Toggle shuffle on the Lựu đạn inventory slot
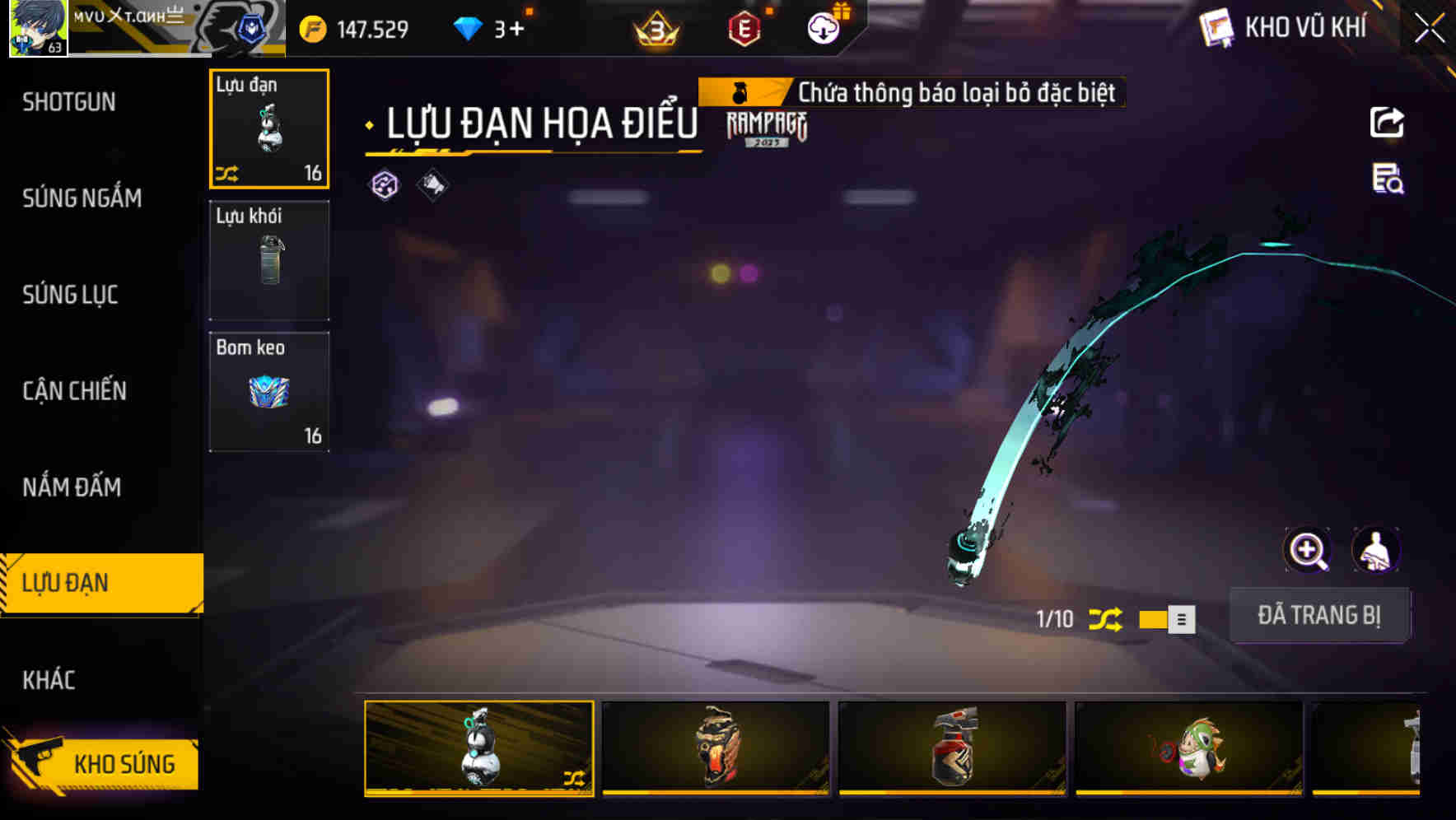Image resolution: width=1456 pixels, height=820 pixels. click(x=230, y=171)
